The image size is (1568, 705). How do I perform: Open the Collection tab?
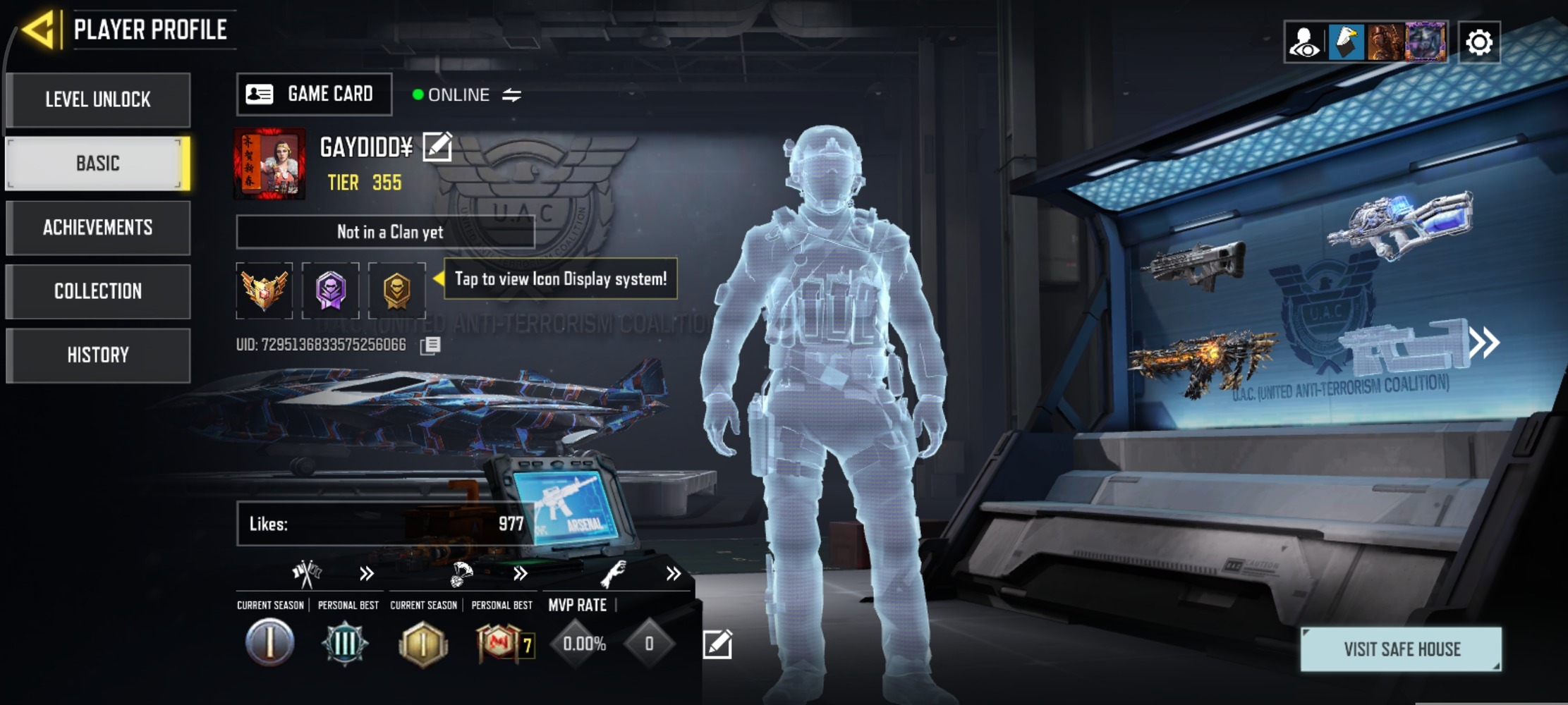[98, 291]
